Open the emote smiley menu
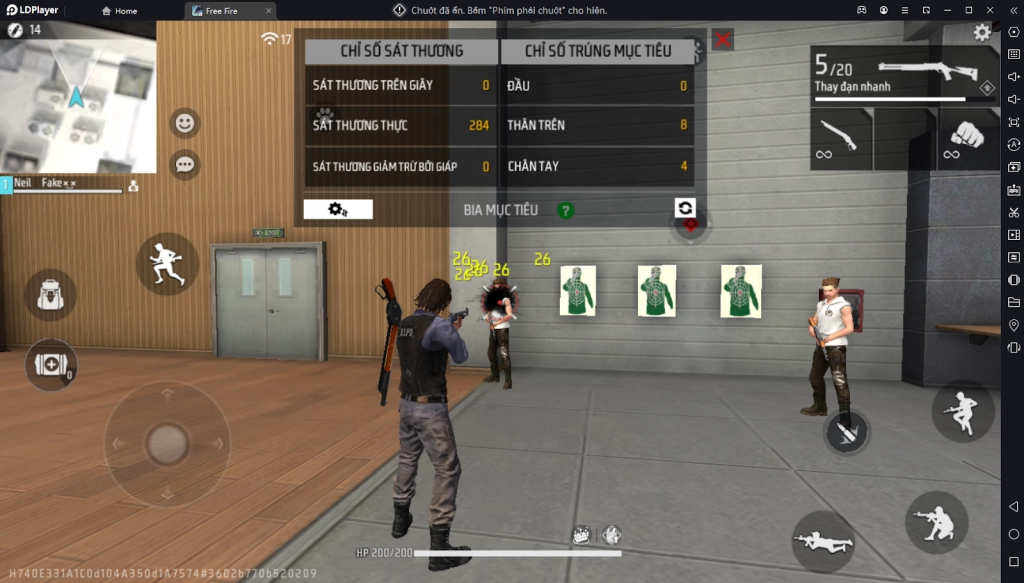The height and width of the screenshot is (583, 1024). click(x=184, y=123)
